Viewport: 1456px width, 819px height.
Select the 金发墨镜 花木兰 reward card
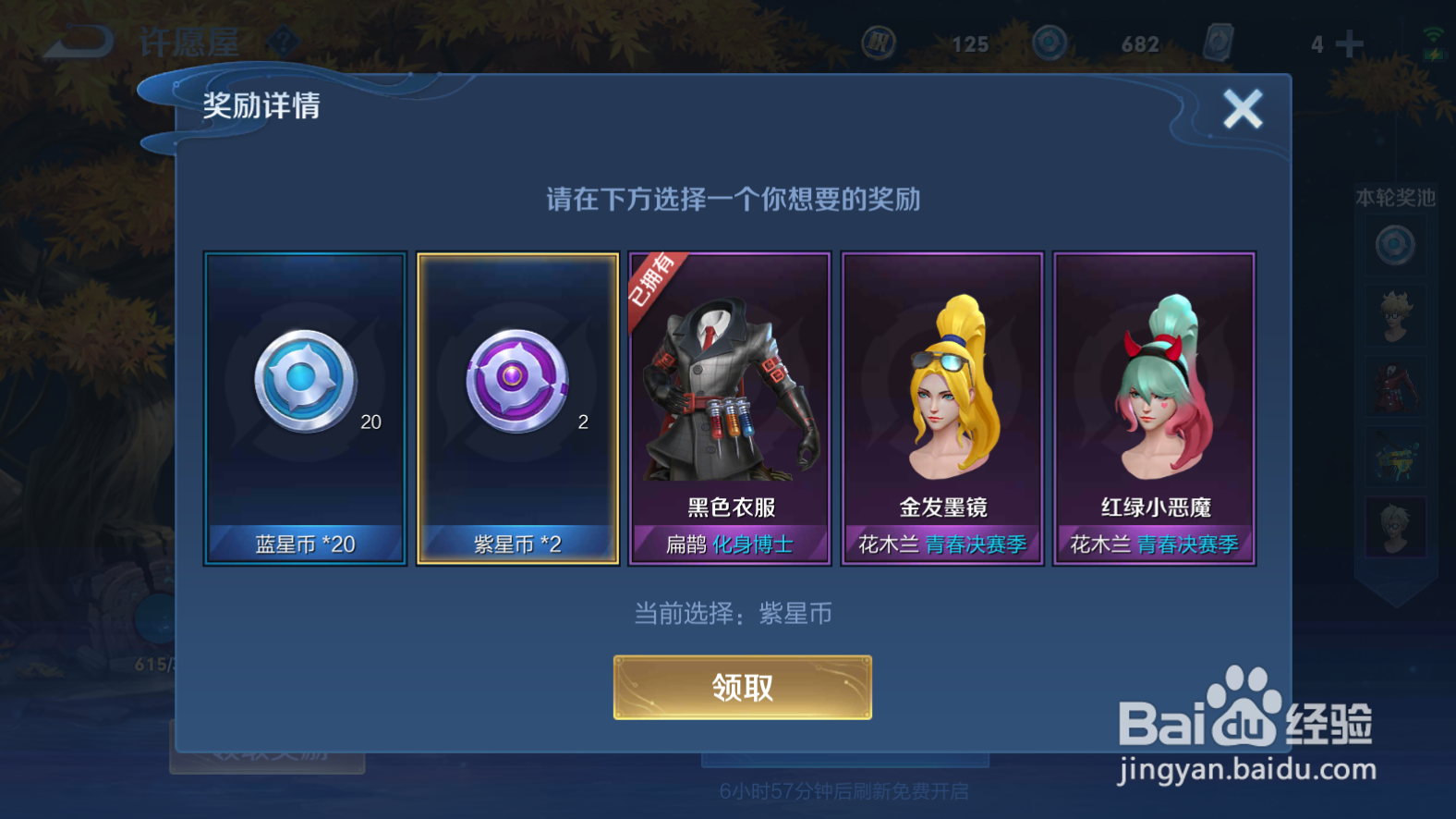tap(942, 407)
